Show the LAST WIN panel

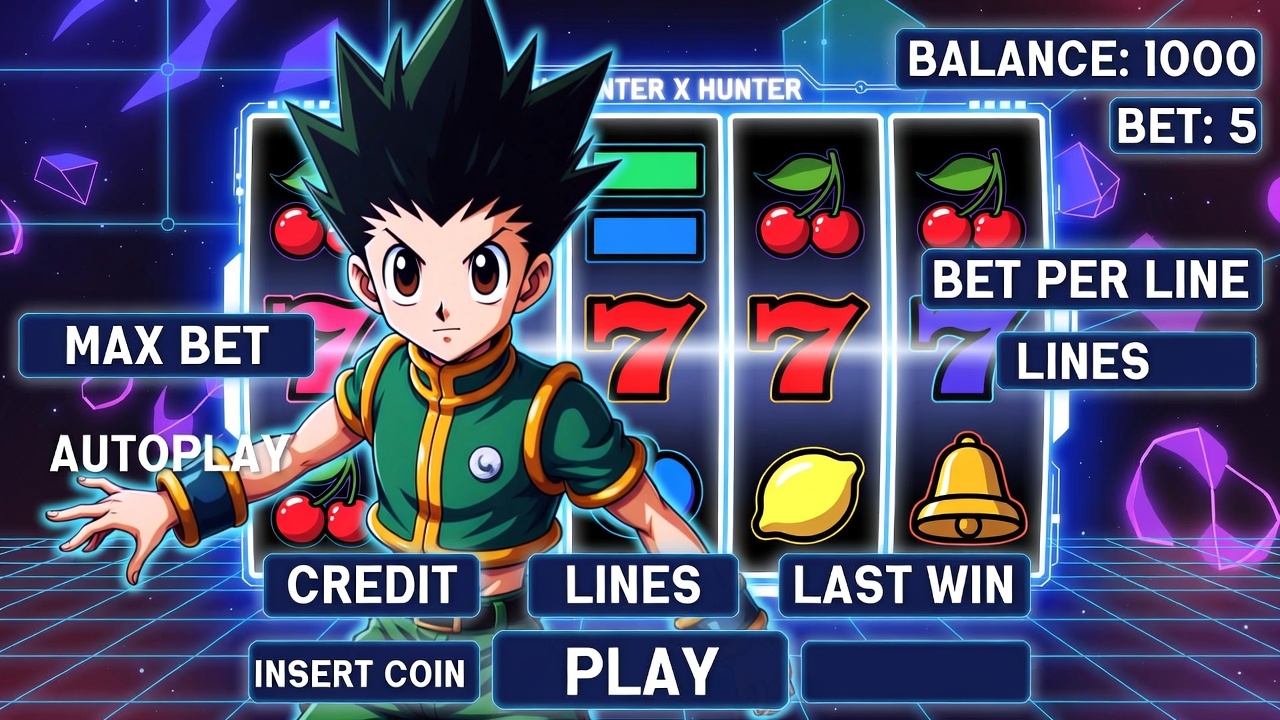click(x=903, y=585)
